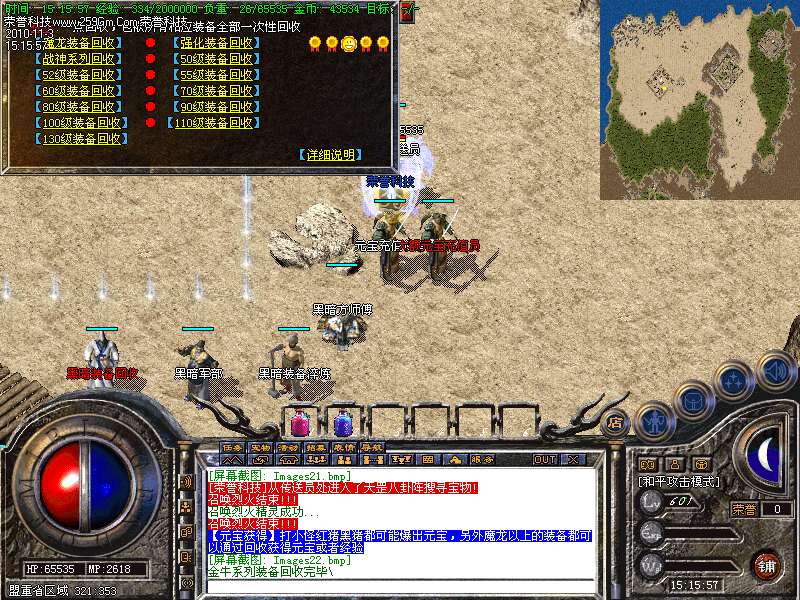The image size is (800, 600).
Task: Click the chat input line
Action: tap(400, 588)
